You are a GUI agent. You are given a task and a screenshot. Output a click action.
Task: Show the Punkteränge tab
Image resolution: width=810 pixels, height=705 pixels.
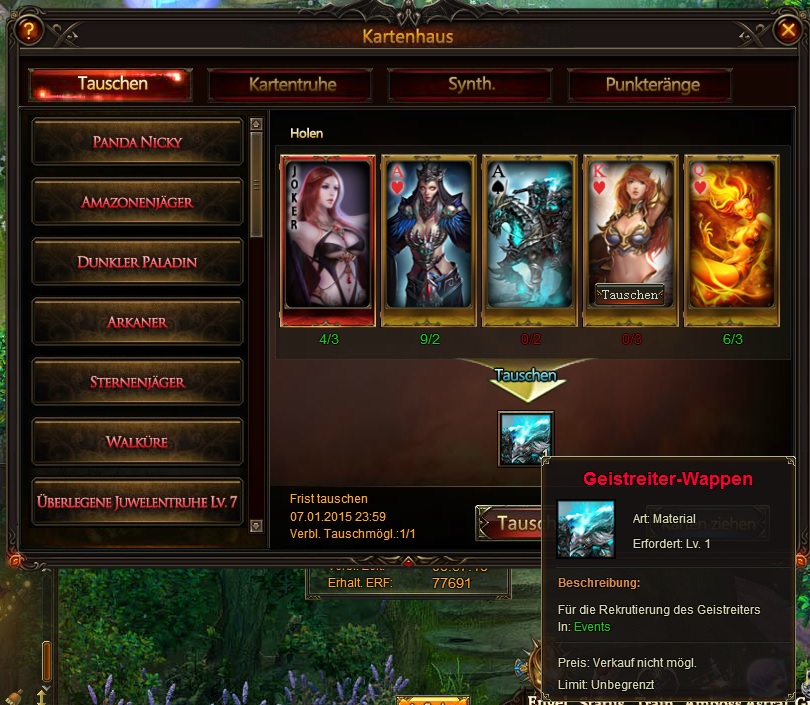(x=651, y=85)
